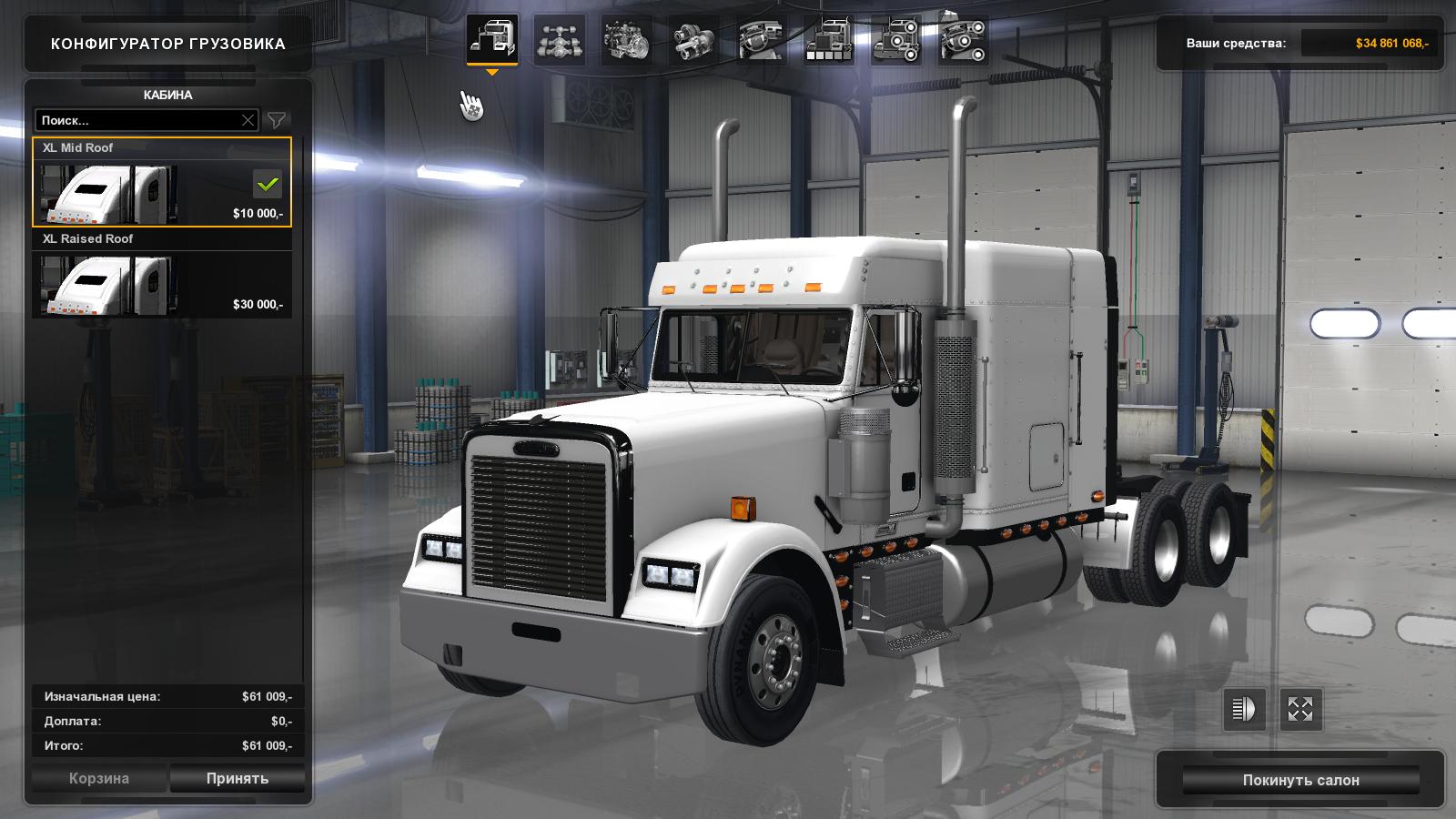Screen dimensions: 1456x819
Task: Open the truck paint colors tab
Action: 829,40
